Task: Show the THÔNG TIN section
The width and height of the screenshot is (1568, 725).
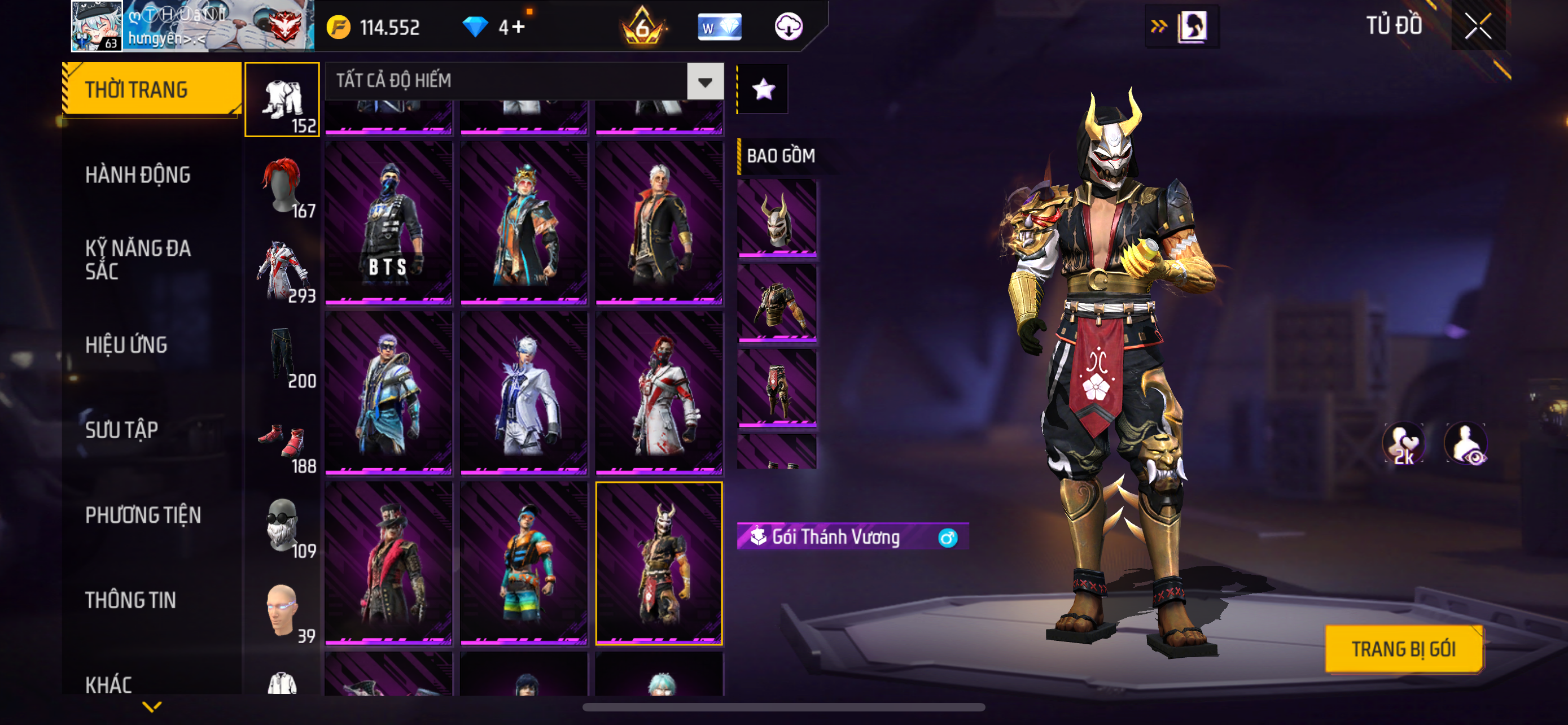Action: [130, 600]
